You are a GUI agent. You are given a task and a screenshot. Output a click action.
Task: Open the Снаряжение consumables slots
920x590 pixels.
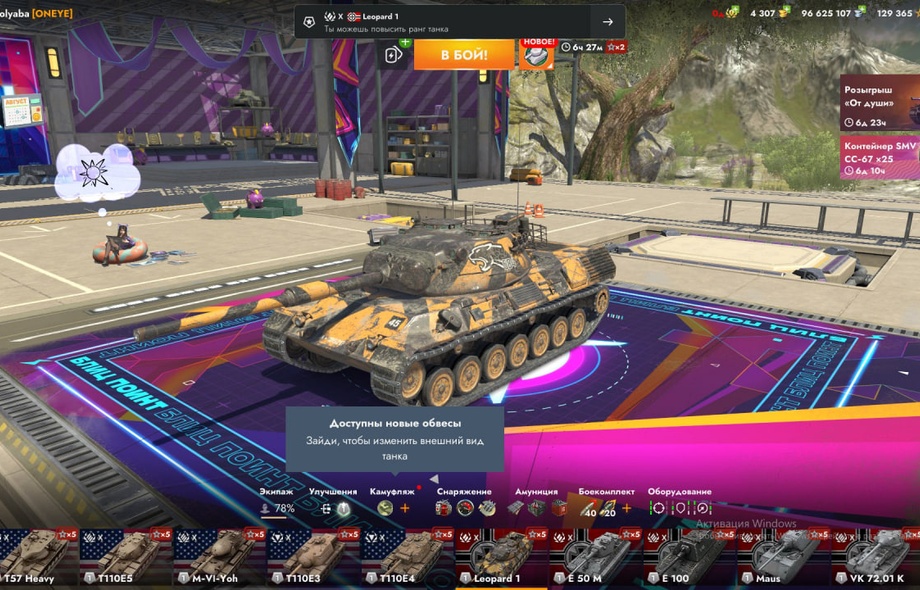464,508
